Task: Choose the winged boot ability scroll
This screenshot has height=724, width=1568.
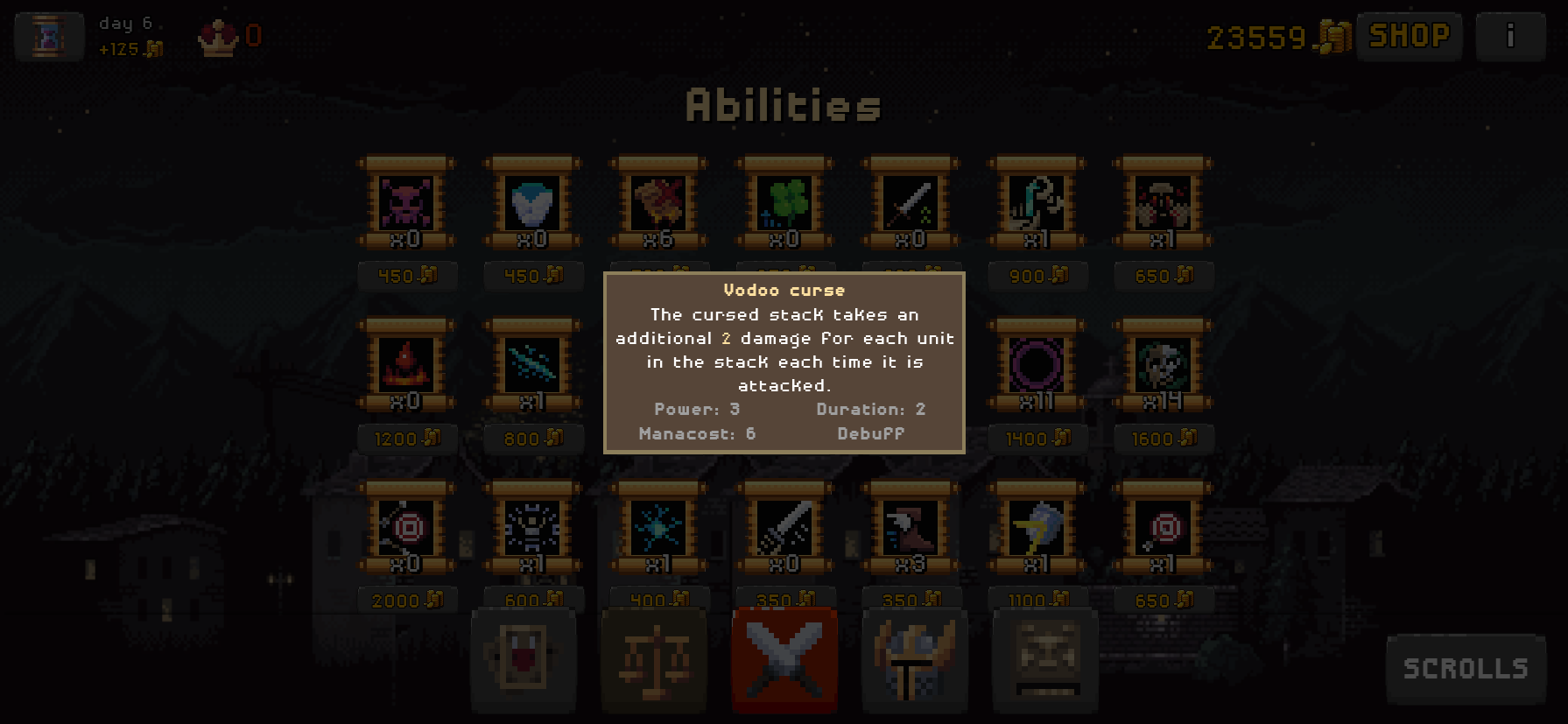Action: coord(911,528)
